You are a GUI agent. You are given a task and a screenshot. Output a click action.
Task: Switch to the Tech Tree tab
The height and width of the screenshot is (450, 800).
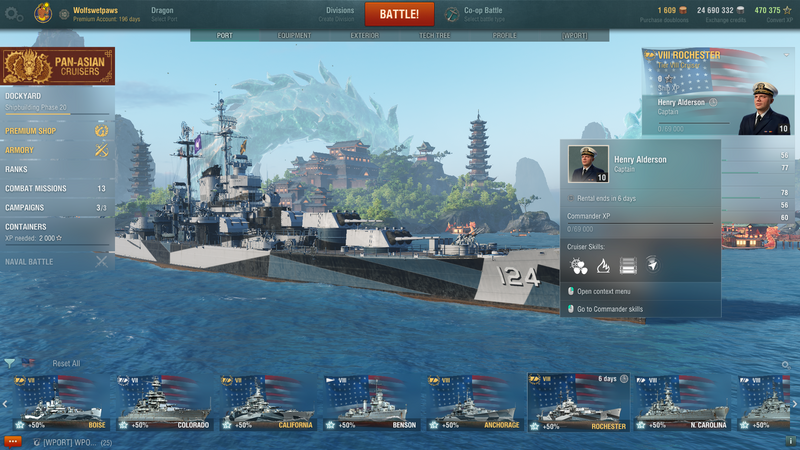point(434,36)
